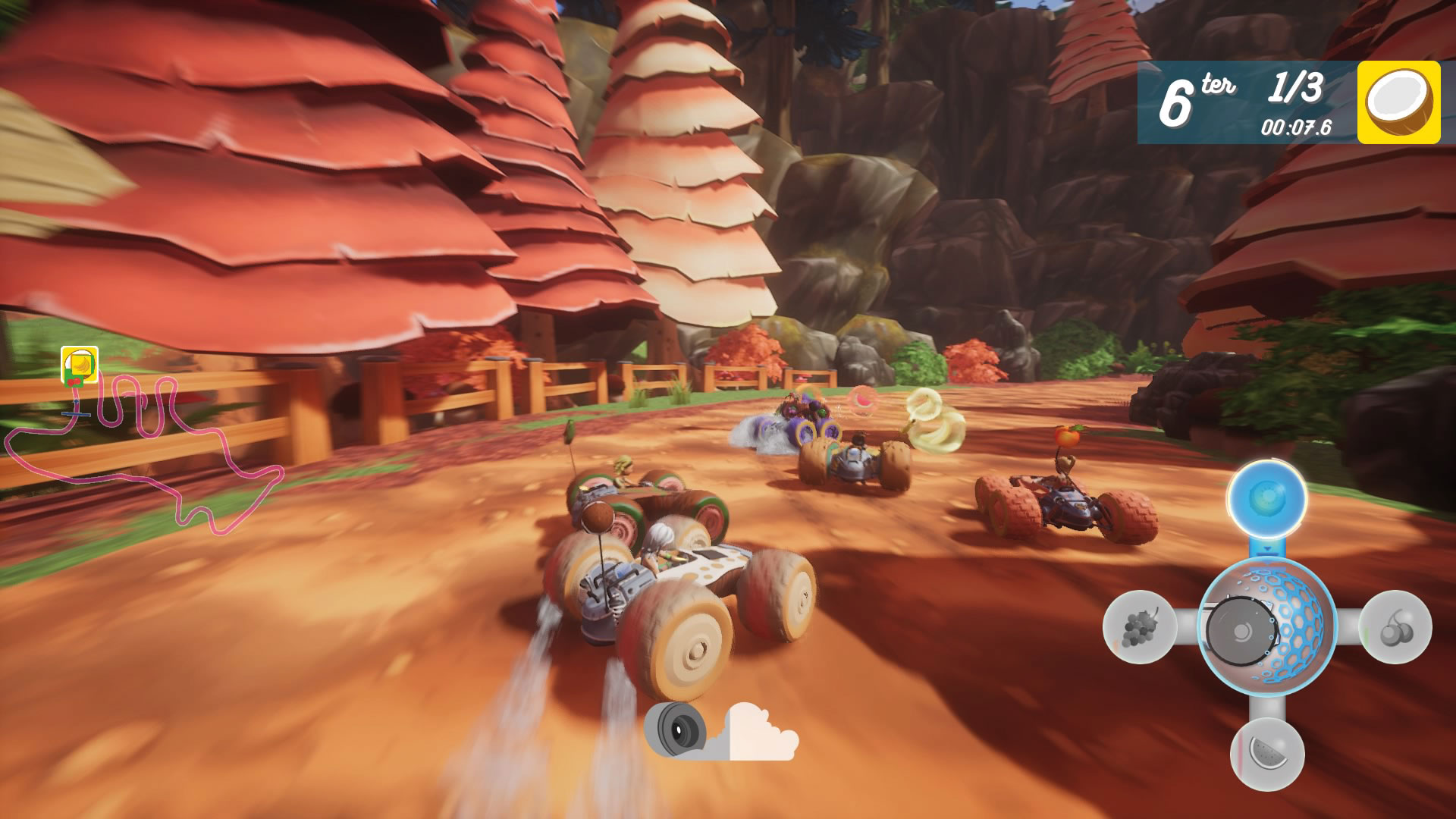Click the engine icon inside the juicer bowl
The image size is (1456, 819).
tap(1244, 629)
